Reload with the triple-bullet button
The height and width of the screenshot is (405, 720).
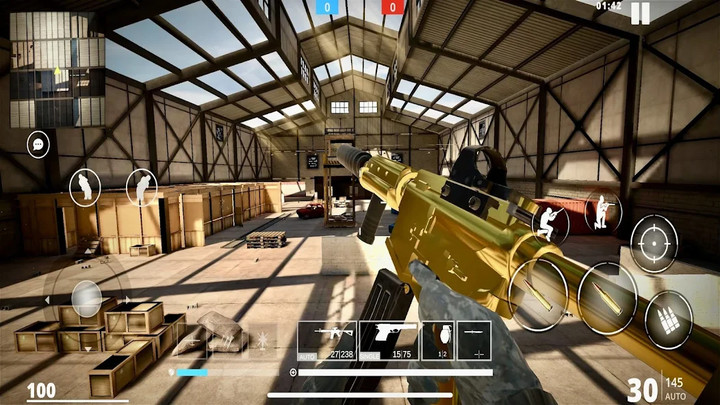[668, 321]
